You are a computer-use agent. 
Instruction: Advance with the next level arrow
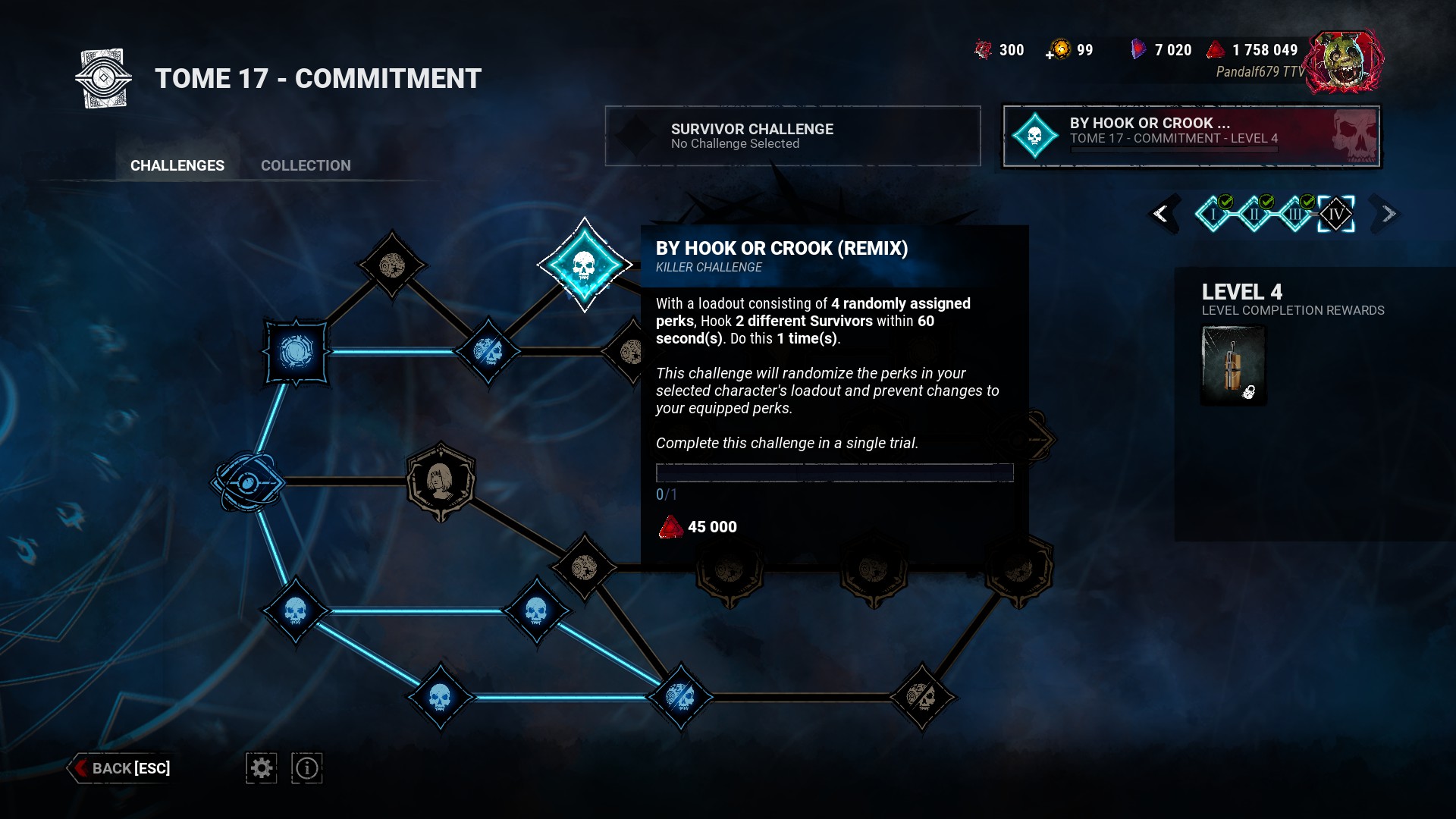click(1388, 214)
